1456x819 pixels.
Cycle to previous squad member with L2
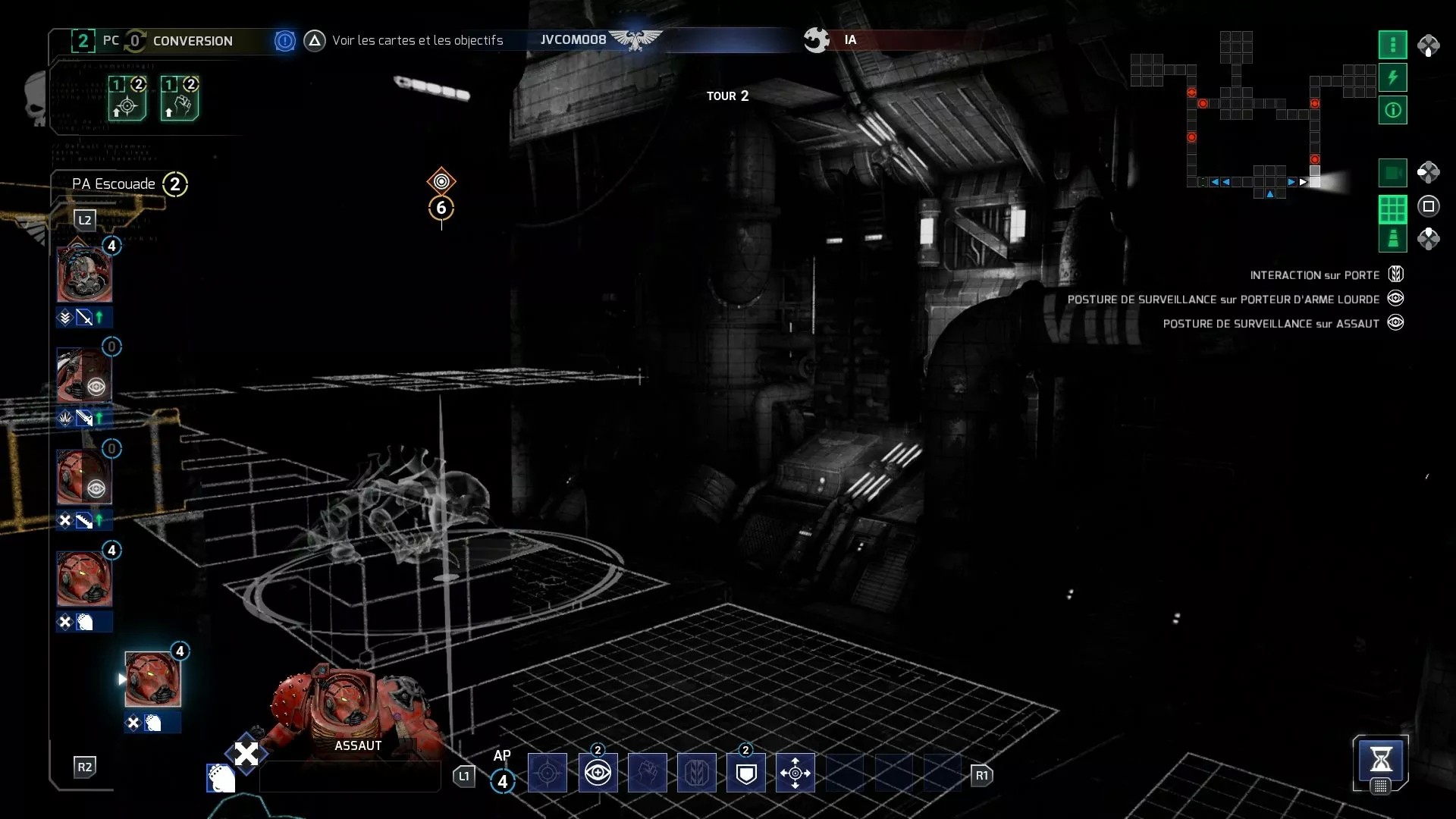(85, 220)
